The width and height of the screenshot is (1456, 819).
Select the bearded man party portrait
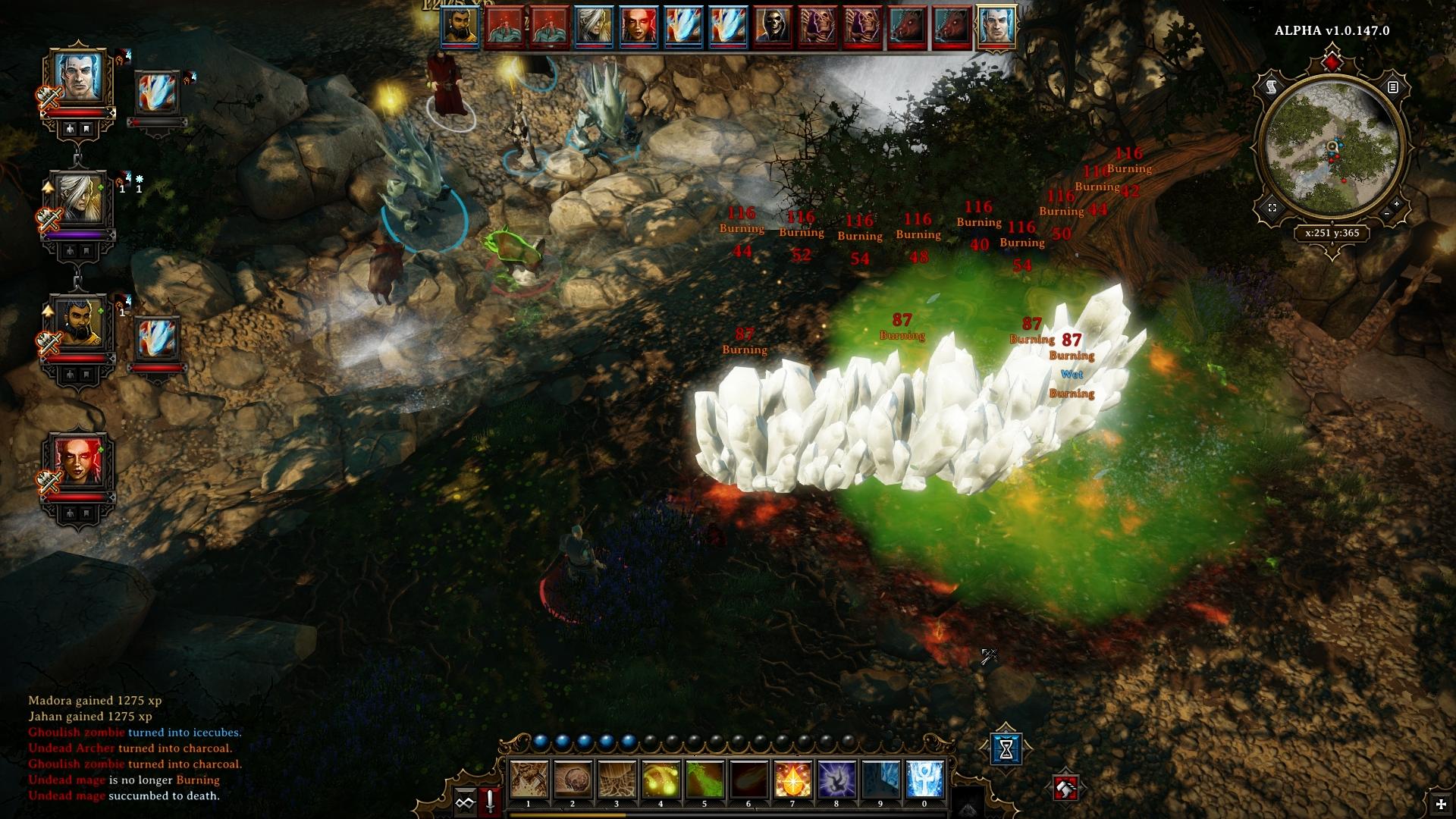78,324
